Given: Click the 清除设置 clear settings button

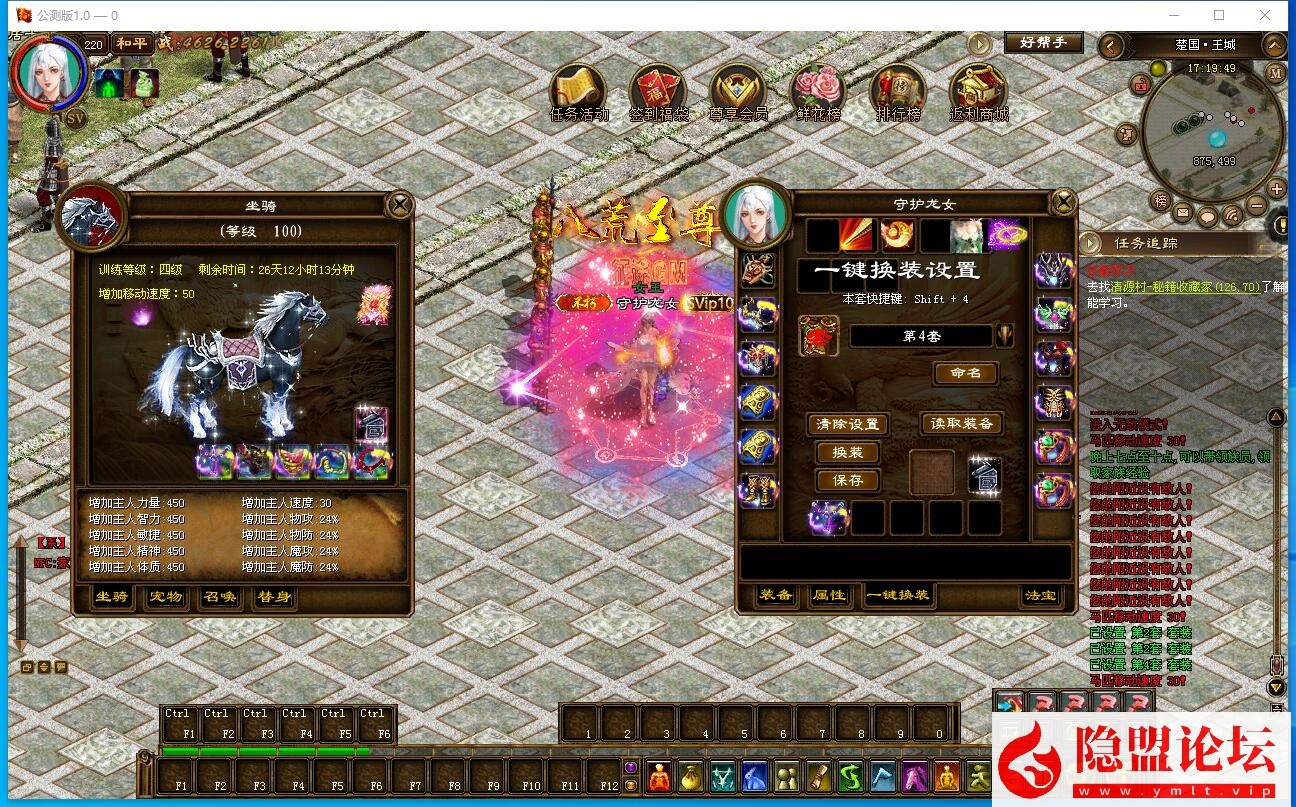Looking at the screenshot, I should tap(847, 424).
